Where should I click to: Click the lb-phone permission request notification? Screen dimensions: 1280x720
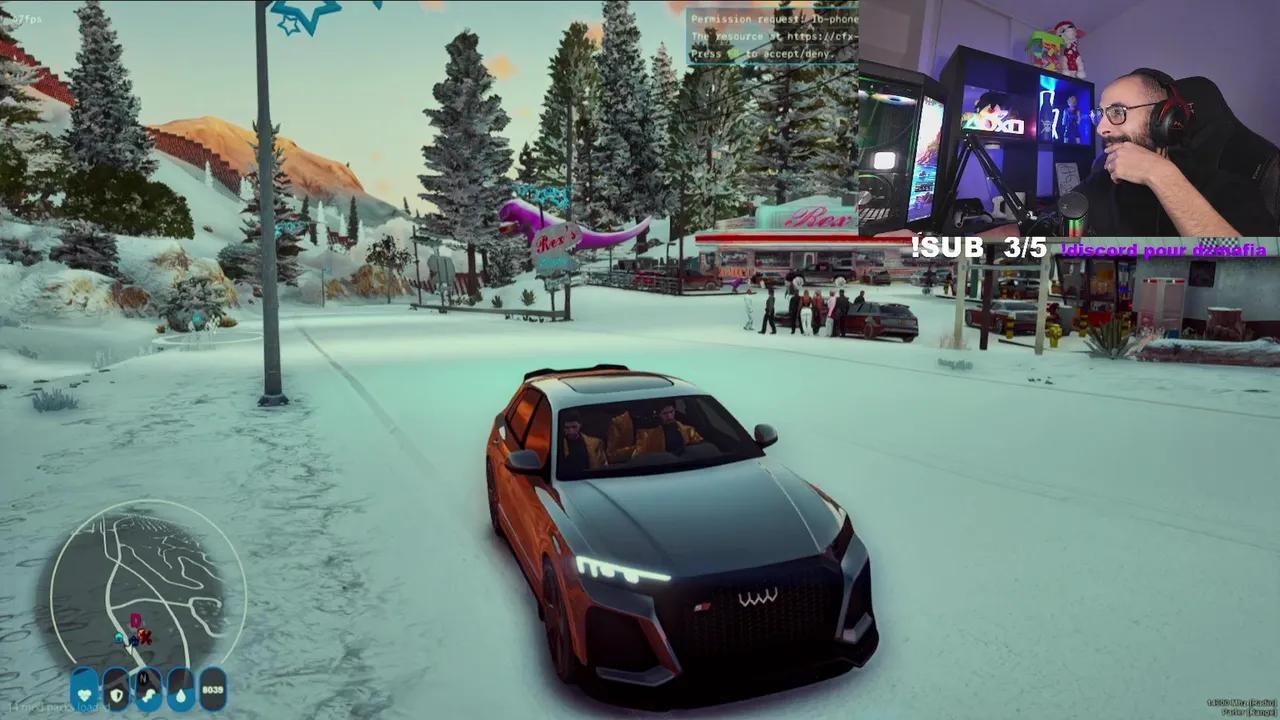click(772, 36)
